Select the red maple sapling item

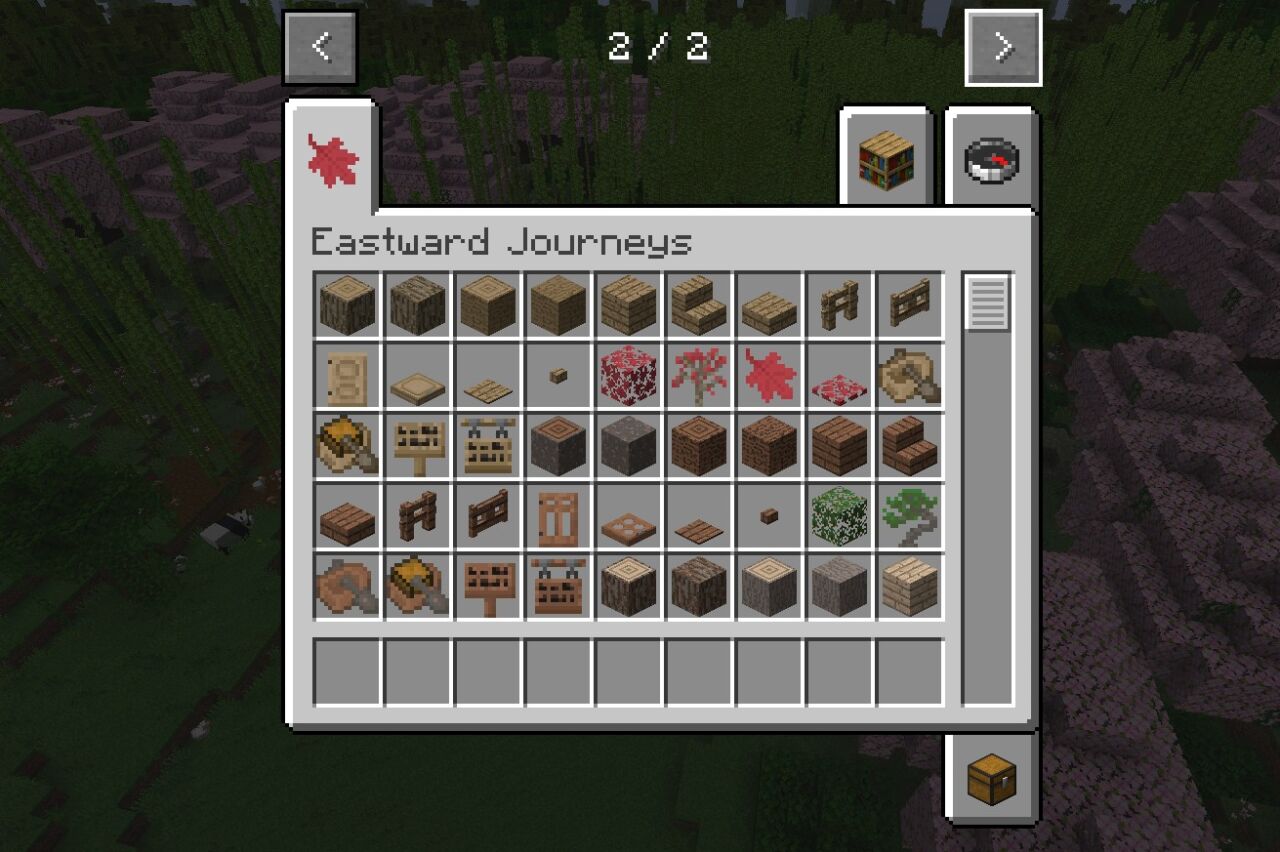698,376
